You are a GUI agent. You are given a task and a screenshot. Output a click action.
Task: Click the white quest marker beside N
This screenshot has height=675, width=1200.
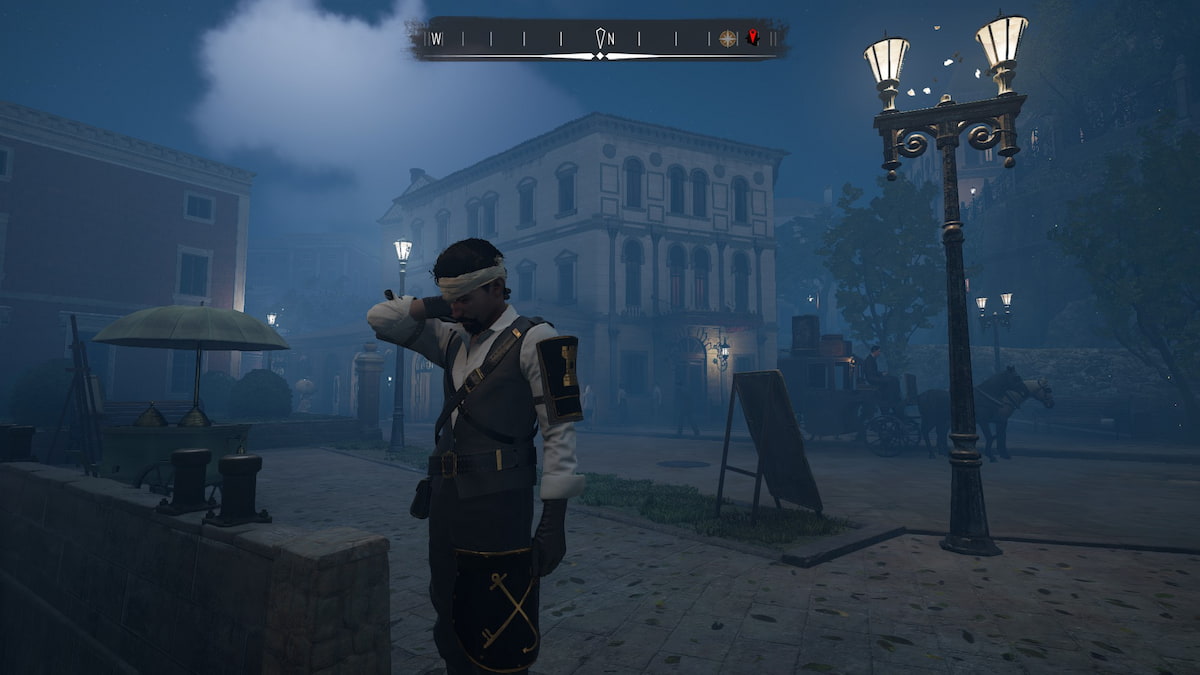pos(600,38)
